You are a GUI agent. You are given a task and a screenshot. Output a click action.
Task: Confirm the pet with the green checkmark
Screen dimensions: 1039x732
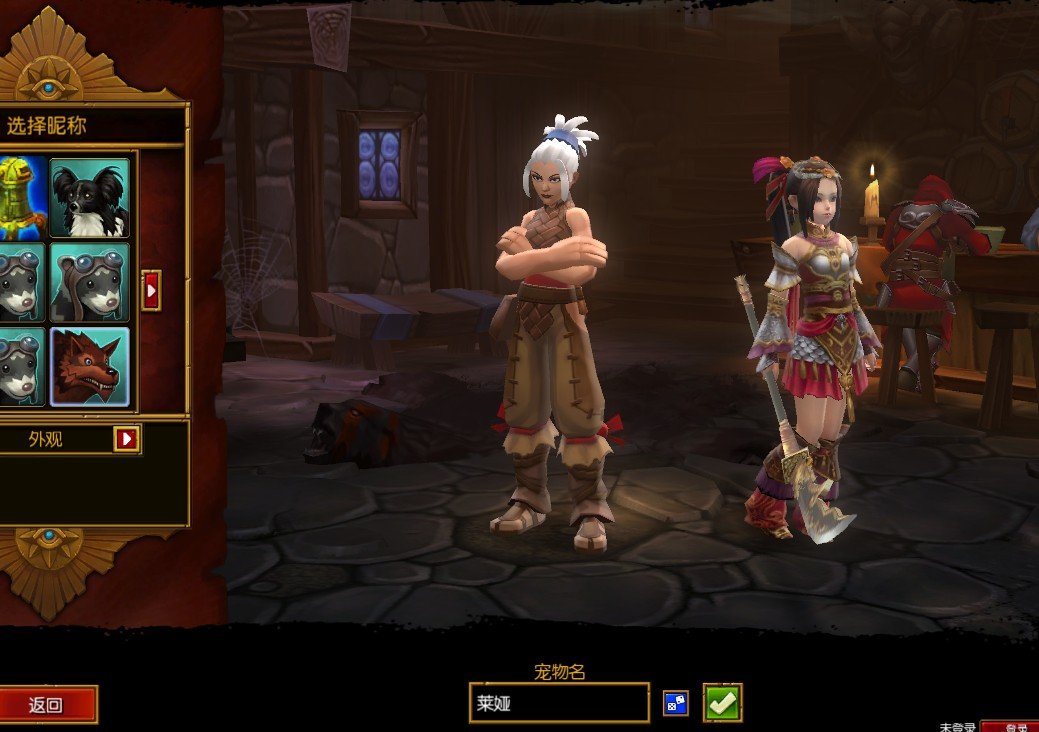(x=722, y=703)
